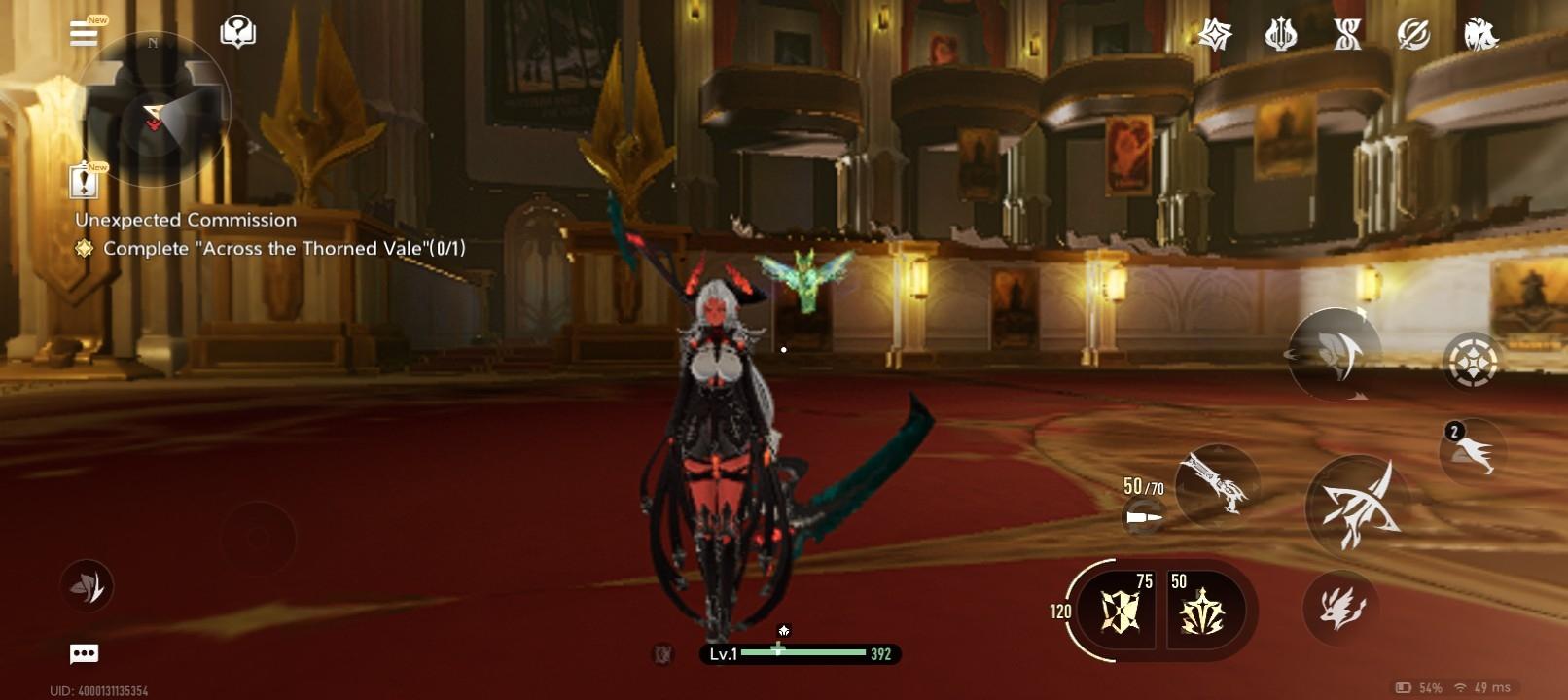Screen dimensions: 1568x700
Task: Open the chat speech bubble
Action: click(x=85, y=654)
